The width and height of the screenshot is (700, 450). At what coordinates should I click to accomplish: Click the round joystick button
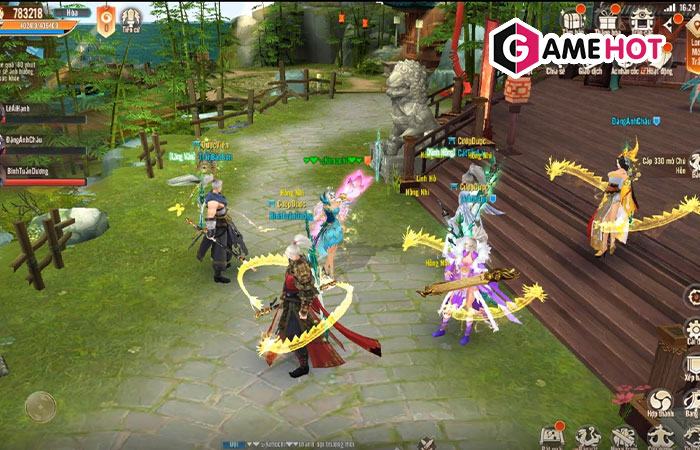pyautogui.click(x=40, y=406)
